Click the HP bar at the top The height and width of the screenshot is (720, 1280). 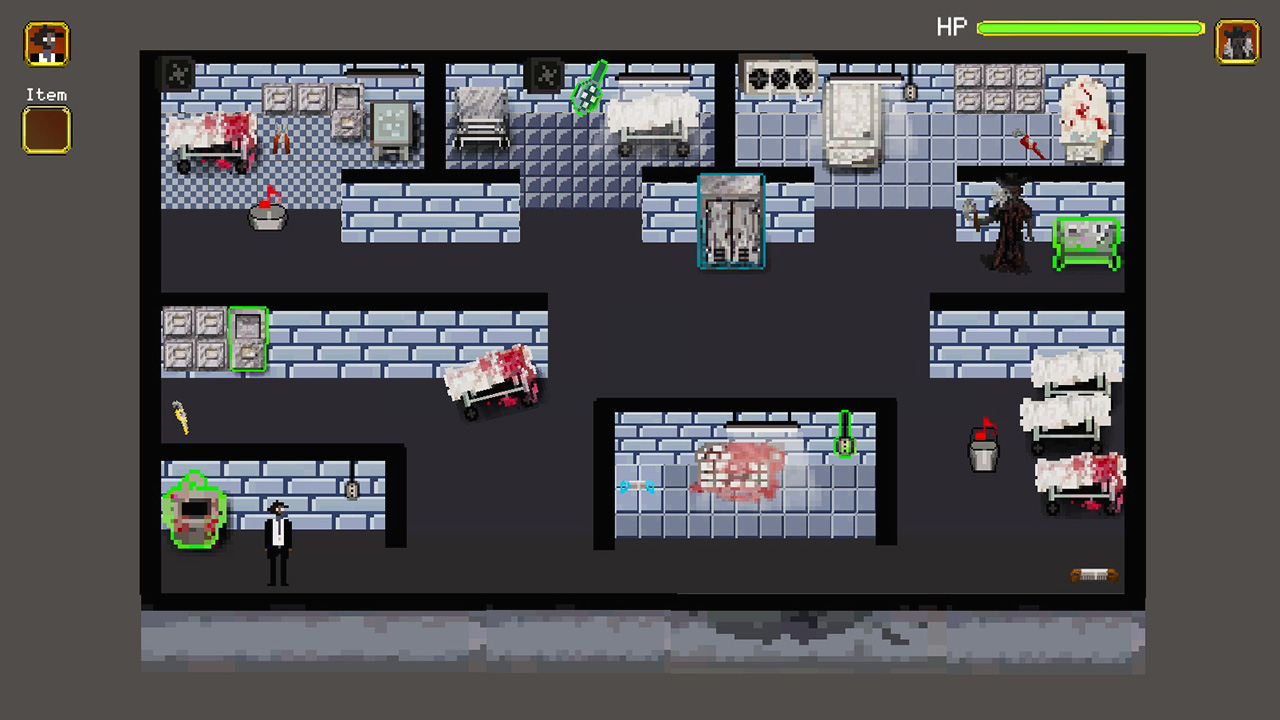click(x=1090, y=28)
